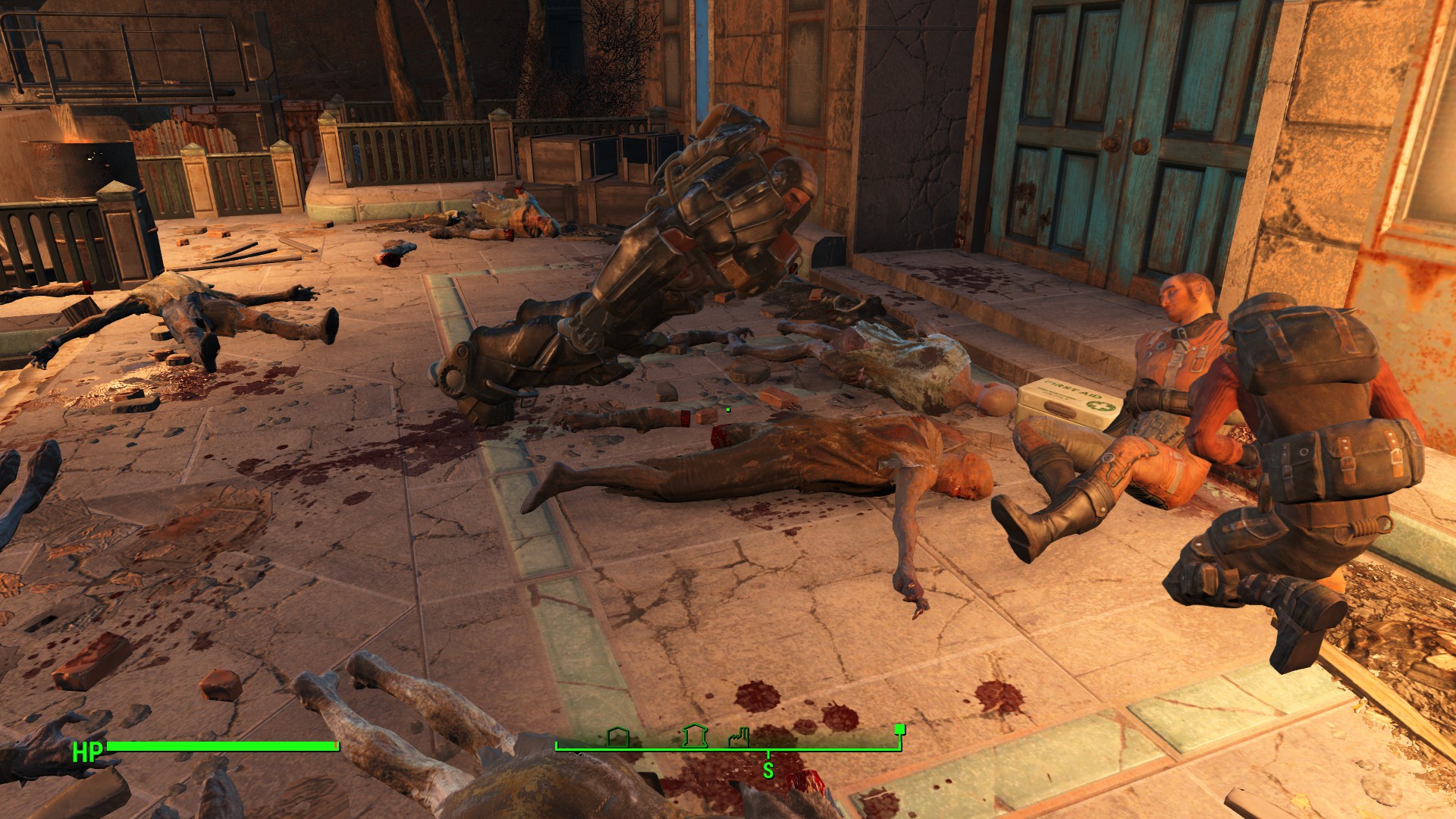Click the pentagon-shaped location marker on compass
The width and height of the screenshot is (1456, 819).
[x=618, y=736]
